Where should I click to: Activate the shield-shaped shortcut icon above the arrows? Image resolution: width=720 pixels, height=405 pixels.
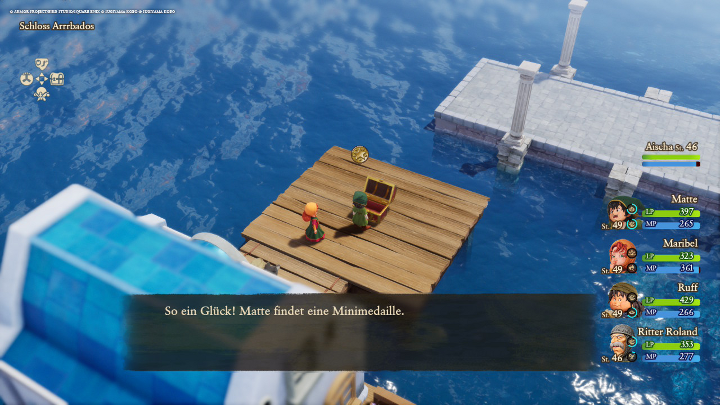(x=42, y=62)
